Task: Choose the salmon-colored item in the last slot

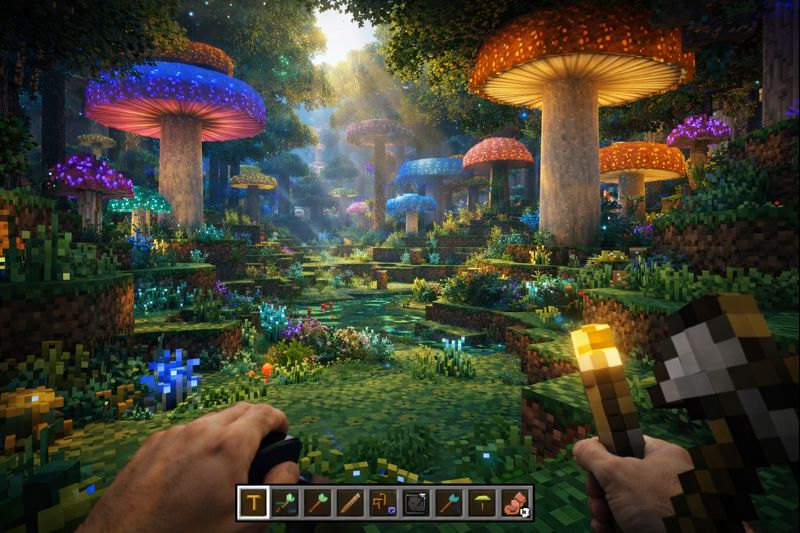Action: [x=516, y=502]
